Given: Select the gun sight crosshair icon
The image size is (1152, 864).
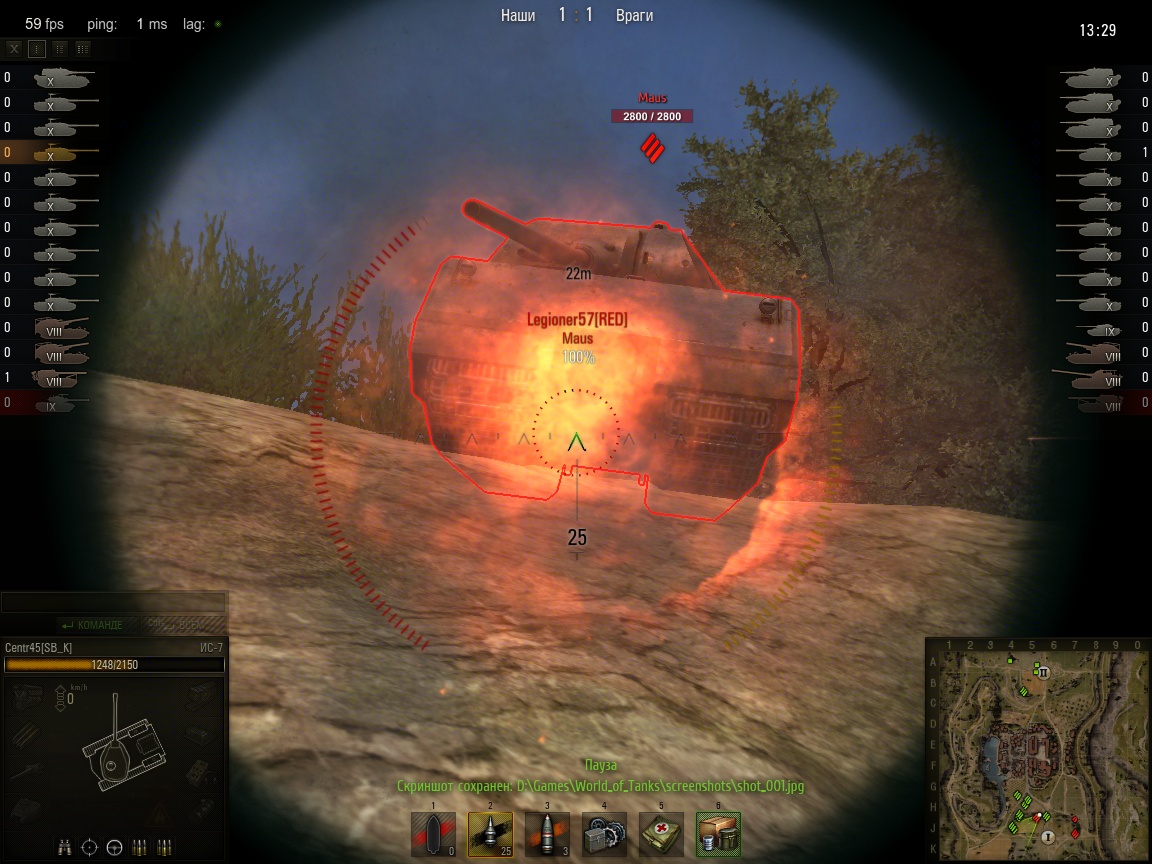Looking at the screenshot, I should point(89,848).
